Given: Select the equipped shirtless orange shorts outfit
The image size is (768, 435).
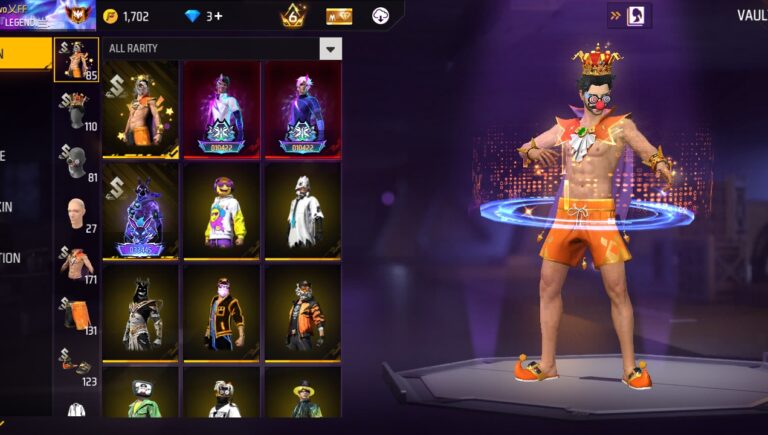Looking at the screenshot, I should point(140,110).
